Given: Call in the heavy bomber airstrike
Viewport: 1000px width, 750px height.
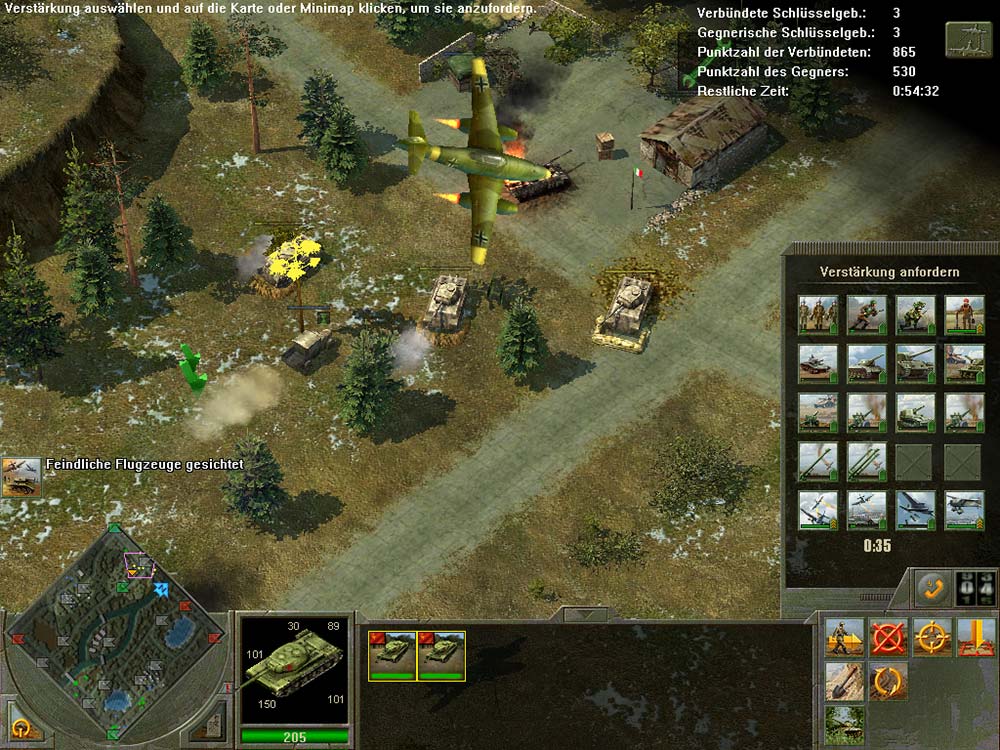Looking at the screenshot, I should point(914,509).
